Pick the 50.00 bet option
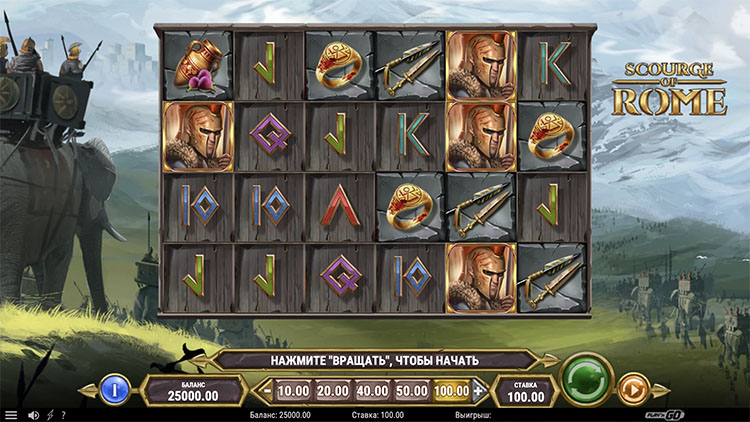 point(411,390)
